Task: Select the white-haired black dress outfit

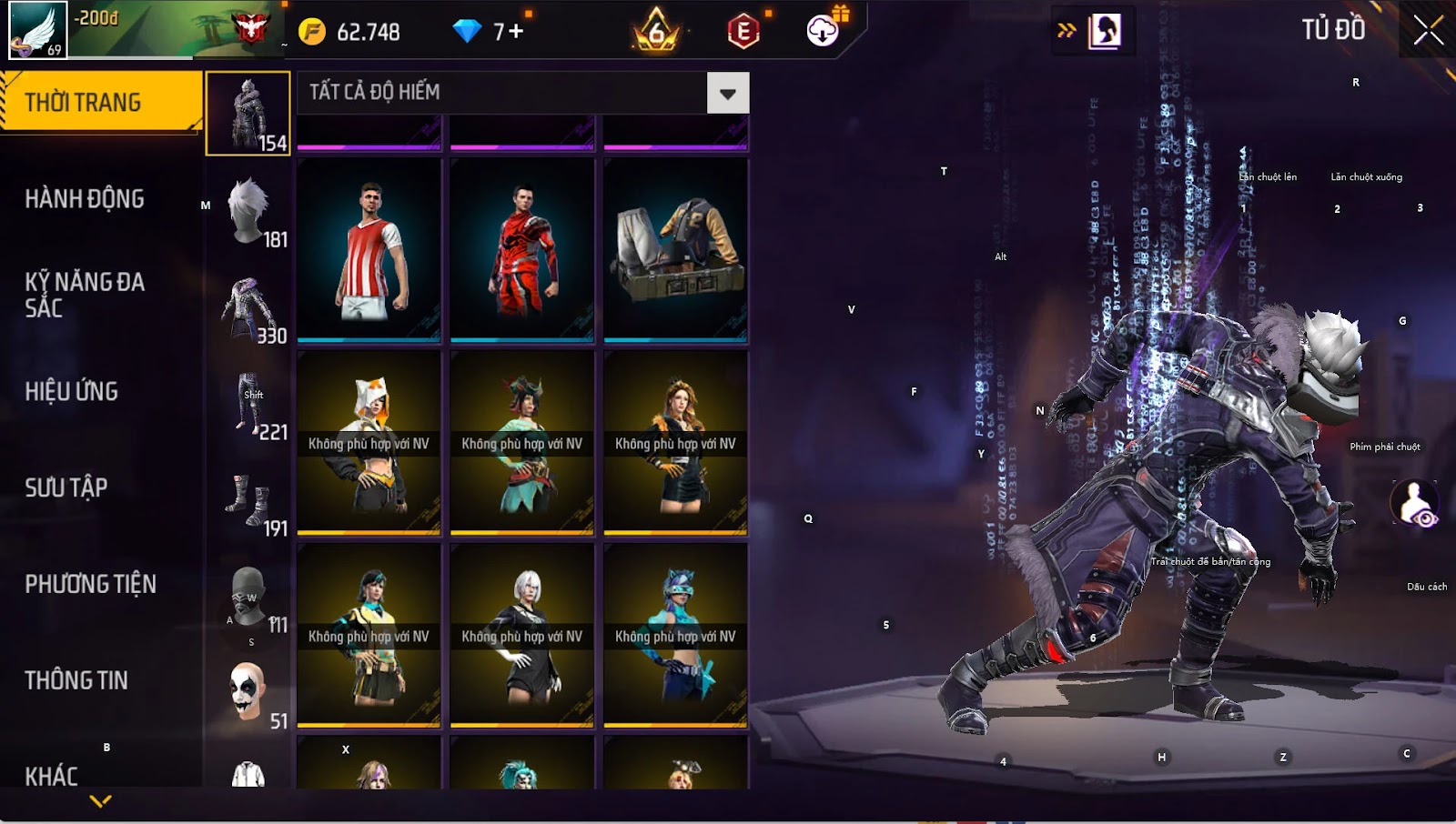Action: (x=522, y=636)
